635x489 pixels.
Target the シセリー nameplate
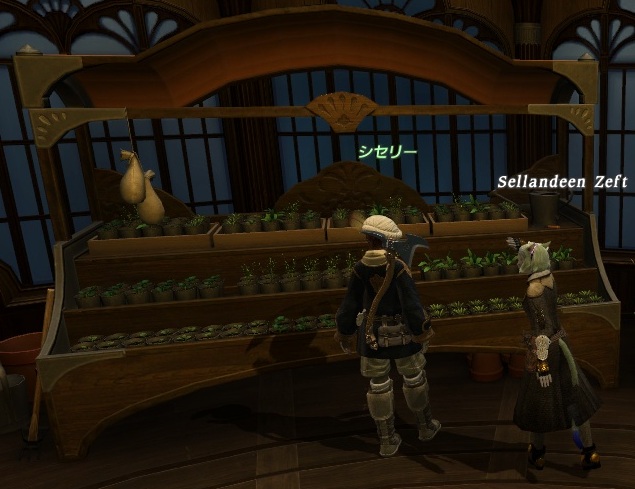pos(387,152)
